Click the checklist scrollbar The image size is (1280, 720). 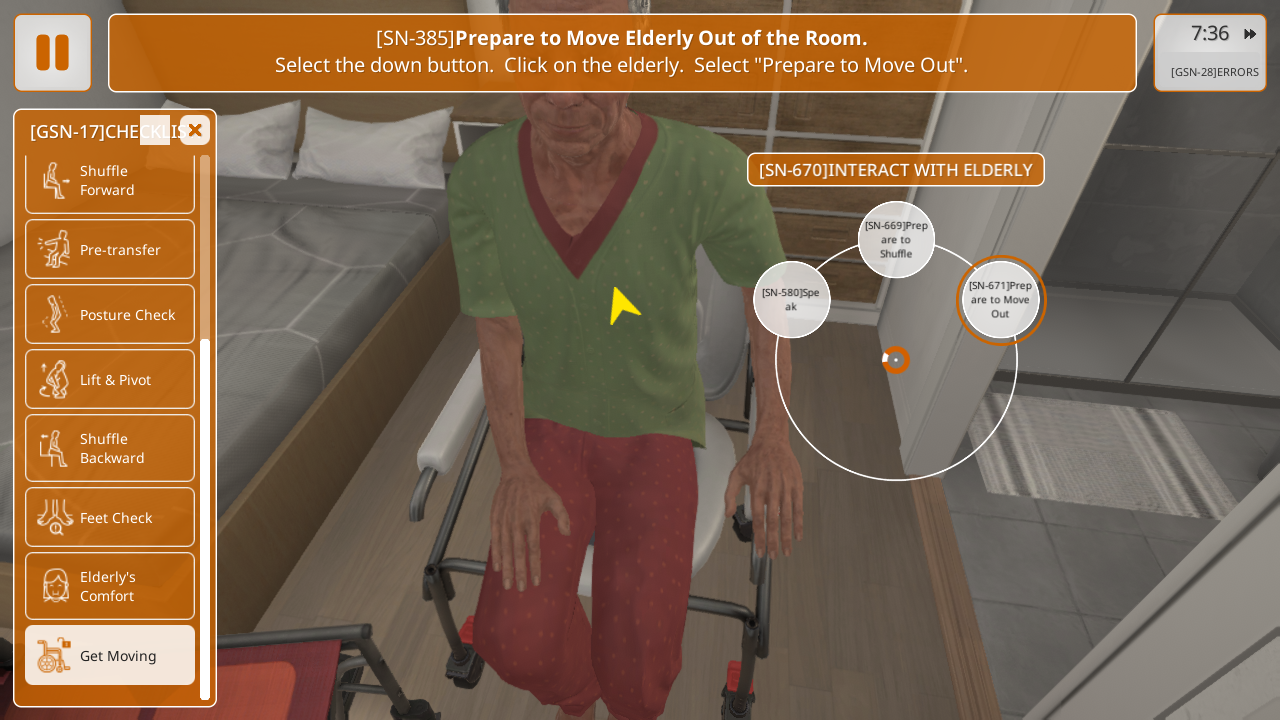click(x=205, y=518)
